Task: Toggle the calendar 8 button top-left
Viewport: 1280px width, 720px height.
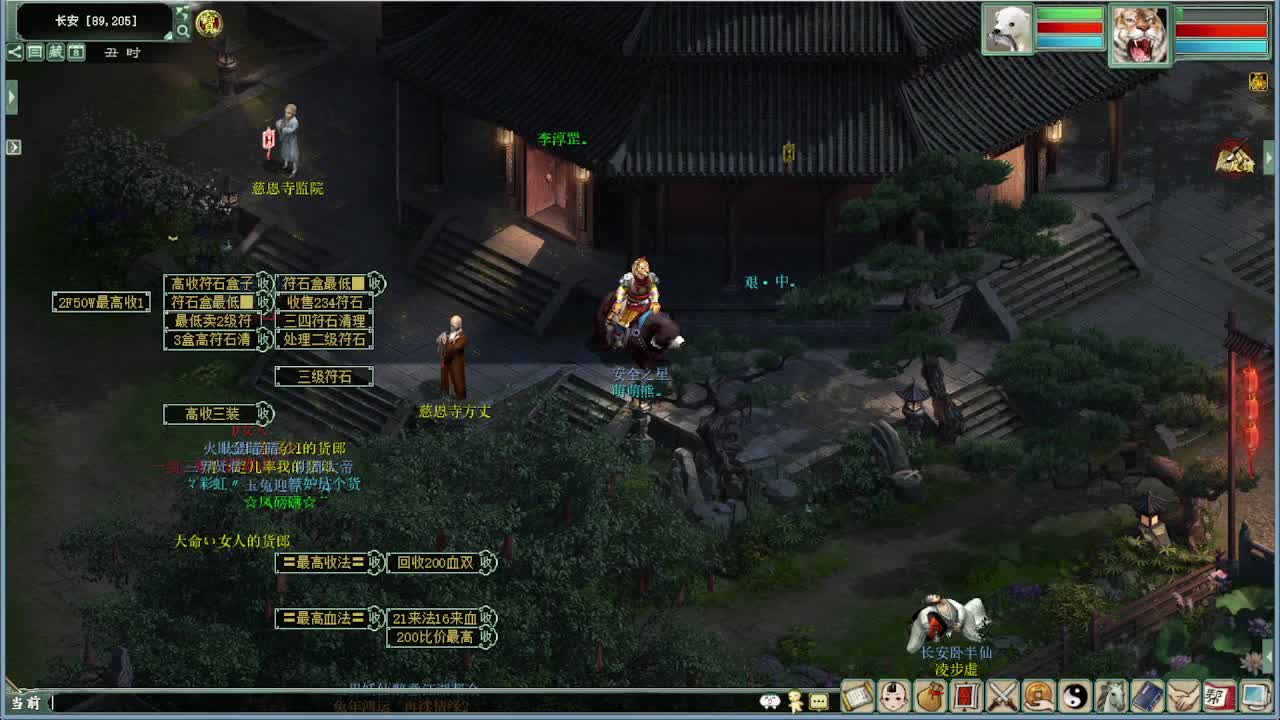Action: point(75,52)
